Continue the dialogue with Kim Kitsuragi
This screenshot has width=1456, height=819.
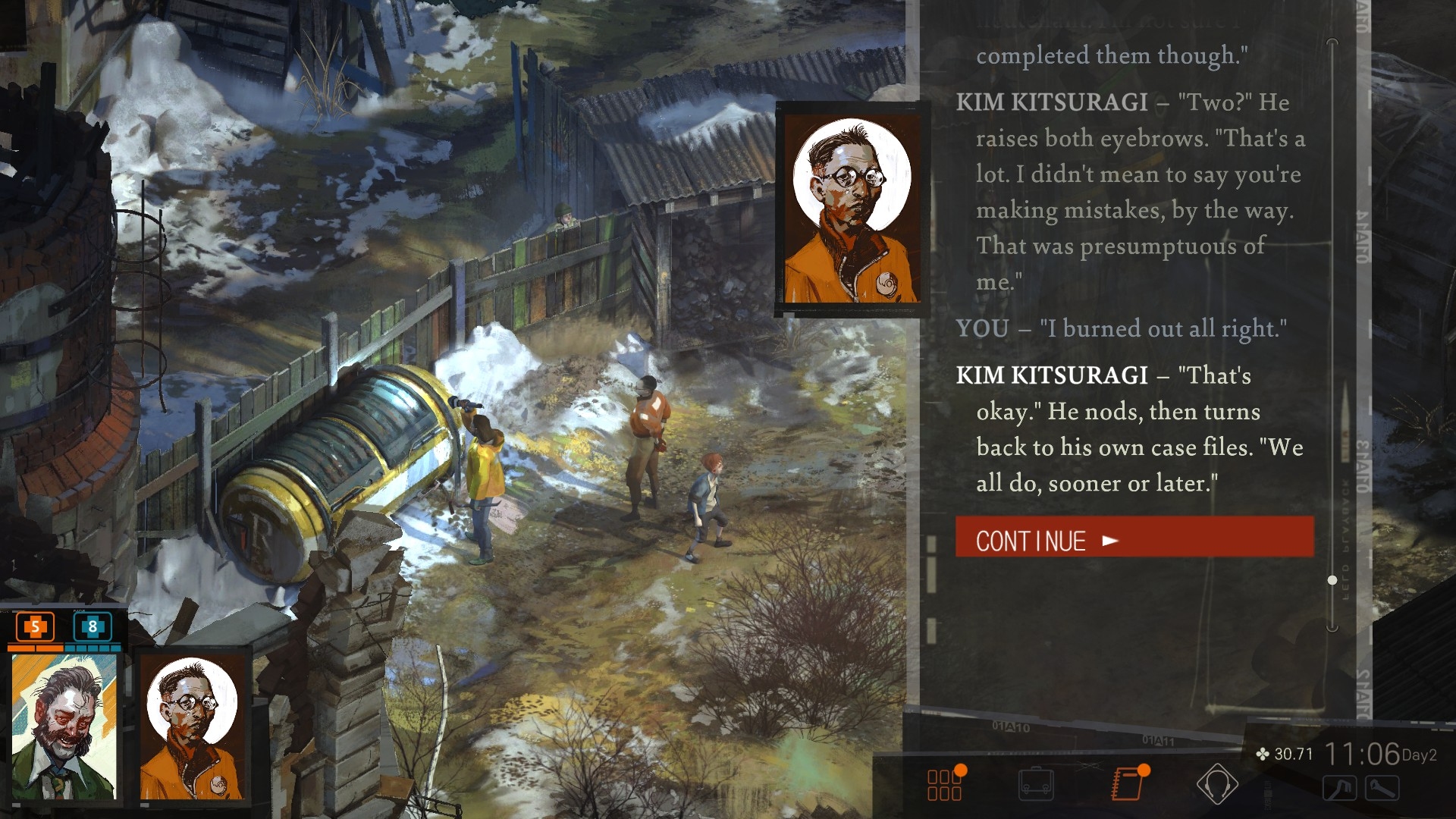pyautogui.click(x=1134, y=539)
